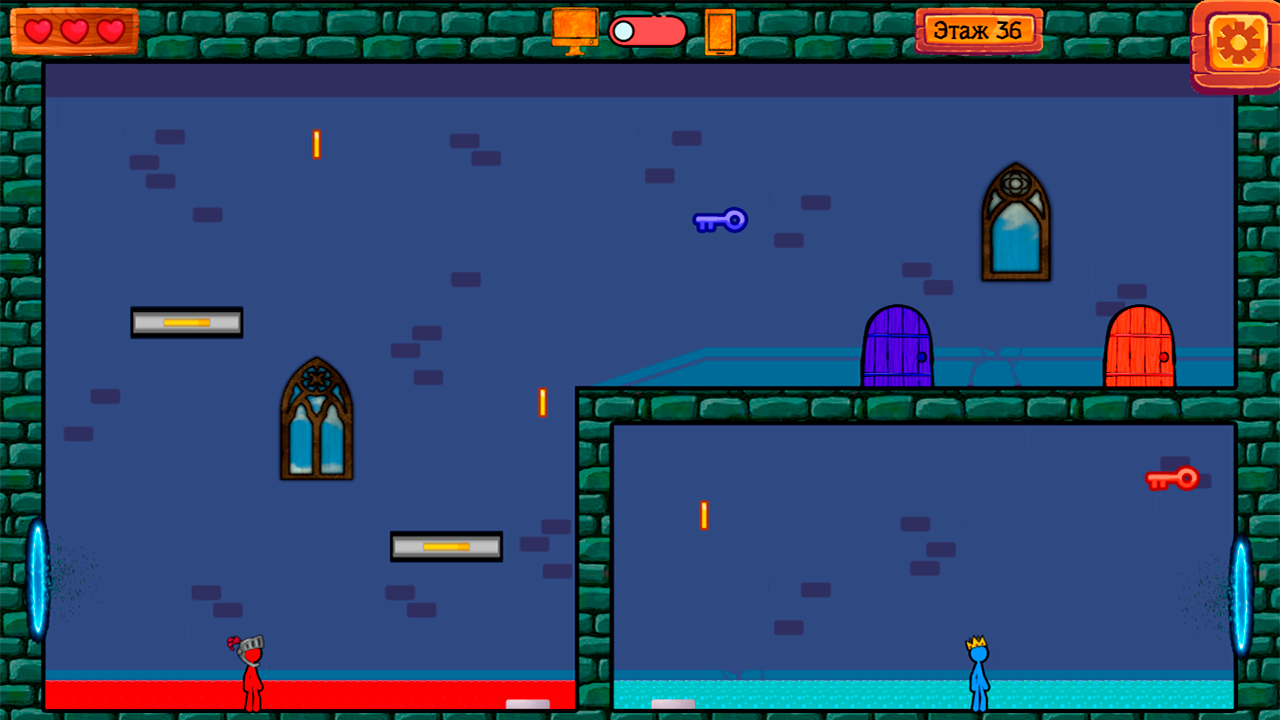The image size is (1280, 720).
Task: Click the first heart in lives panel
Action: pyautogui.click(x=39, y=31)
